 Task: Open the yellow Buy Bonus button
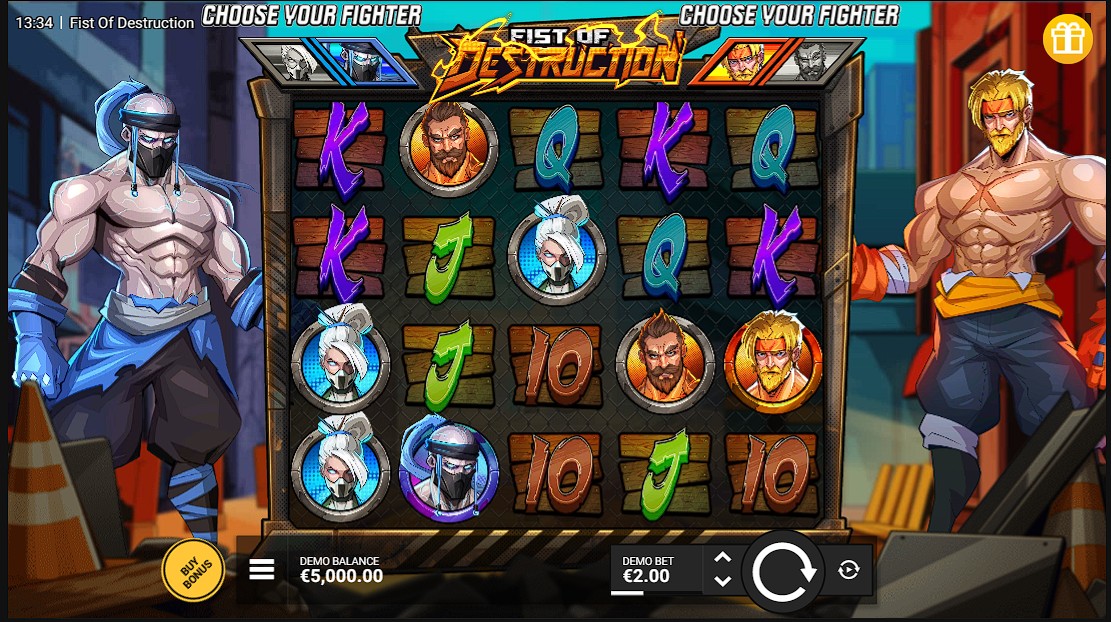coord(193,571)
